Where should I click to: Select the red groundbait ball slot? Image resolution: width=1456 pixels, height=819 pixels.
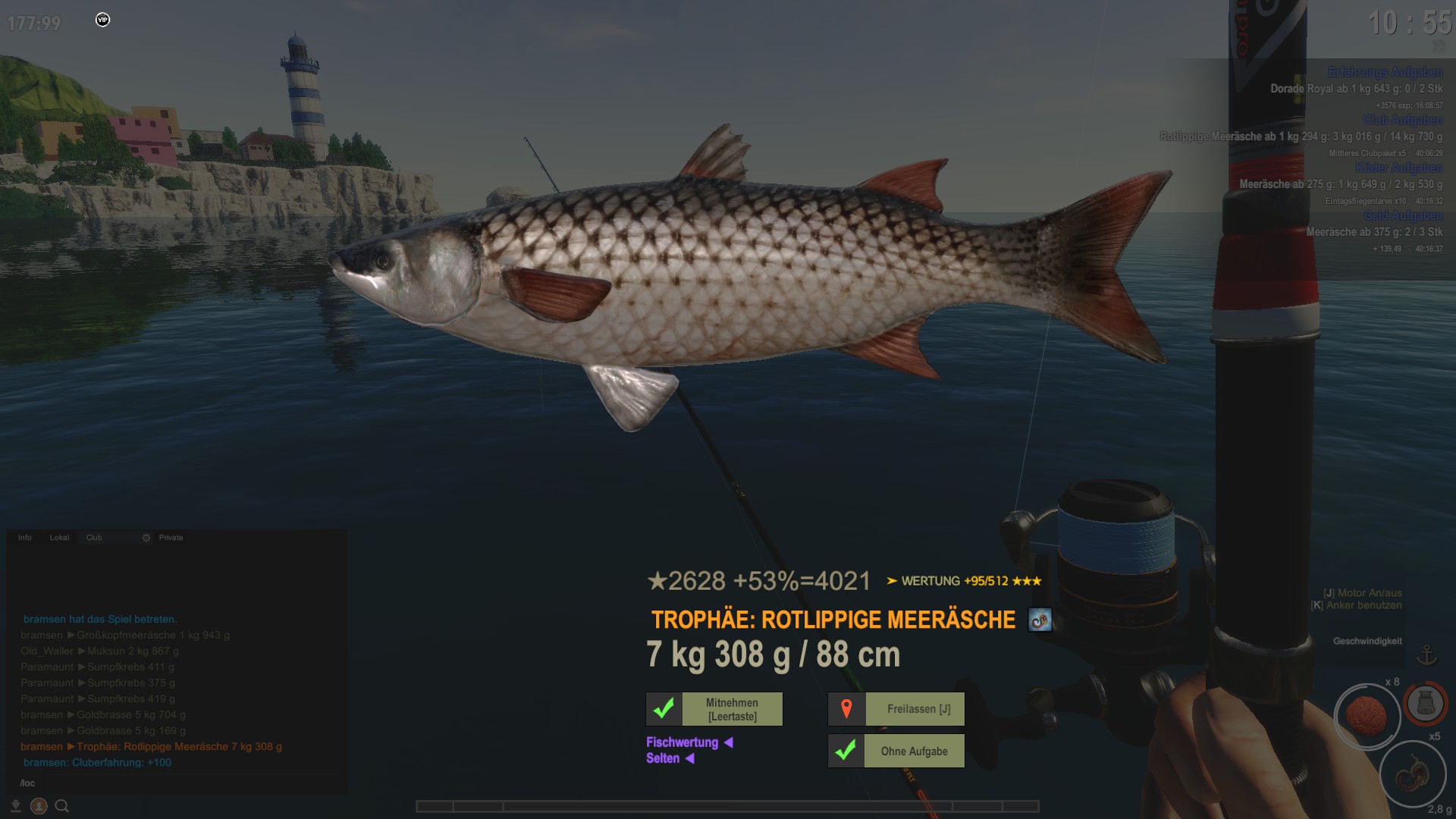[1367, 716]
